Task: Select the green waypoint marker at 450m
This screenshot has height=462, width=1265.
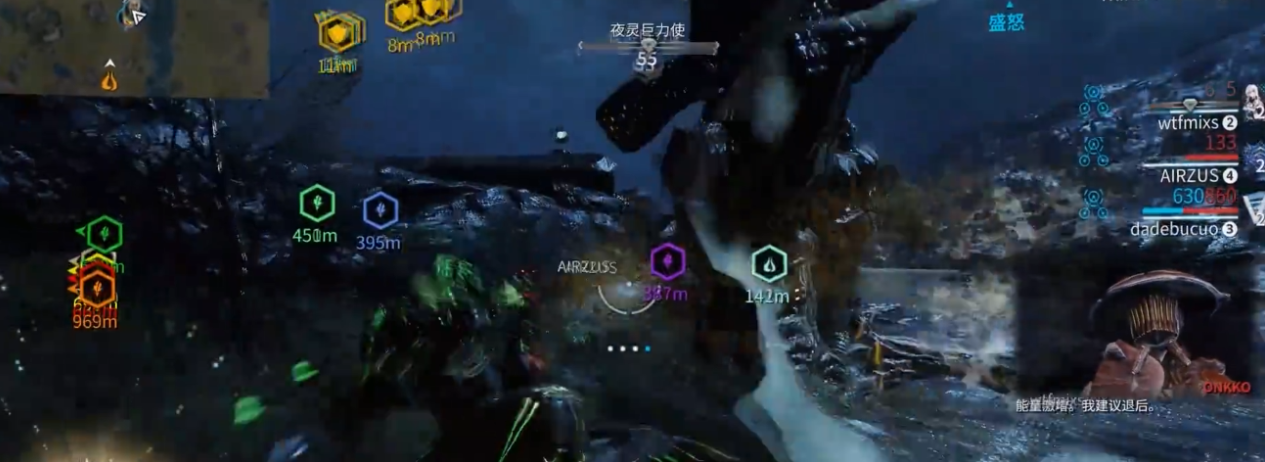Action: [317, 204]
